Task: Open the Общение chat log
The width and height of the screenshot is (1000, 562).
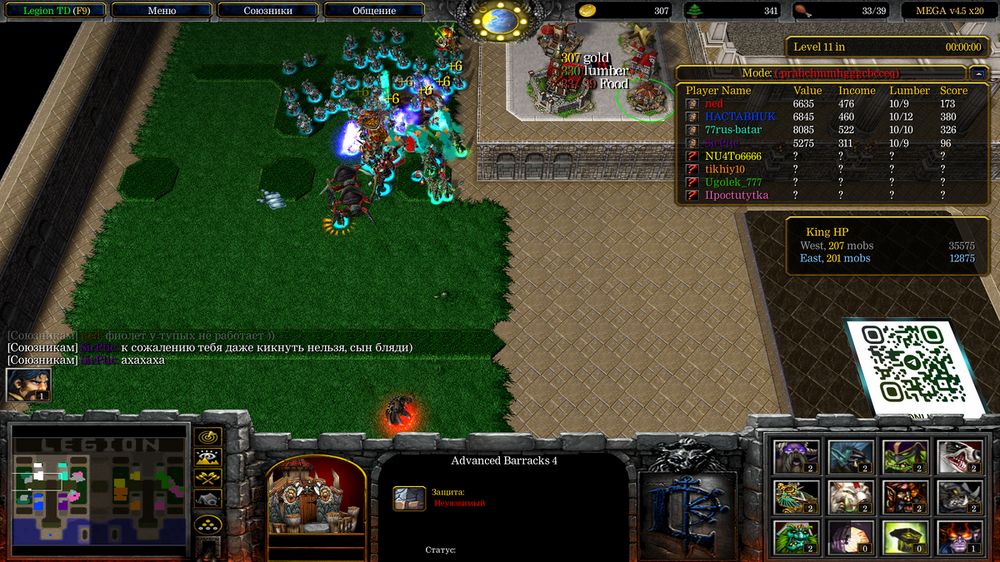Action: tap(374, 11)
